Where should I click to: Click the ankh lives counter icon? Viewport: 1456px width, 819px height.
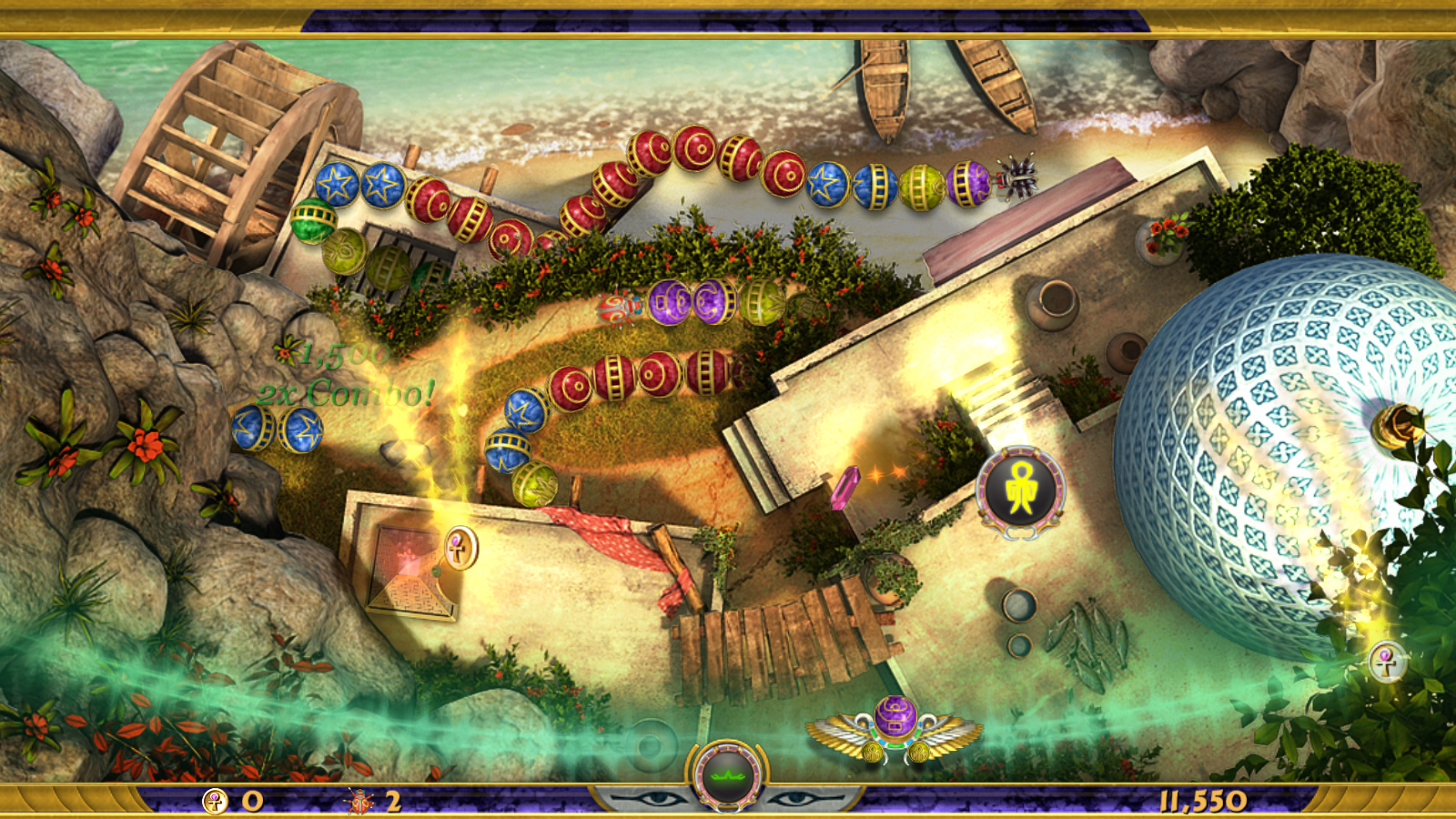[x=216, y=801]
